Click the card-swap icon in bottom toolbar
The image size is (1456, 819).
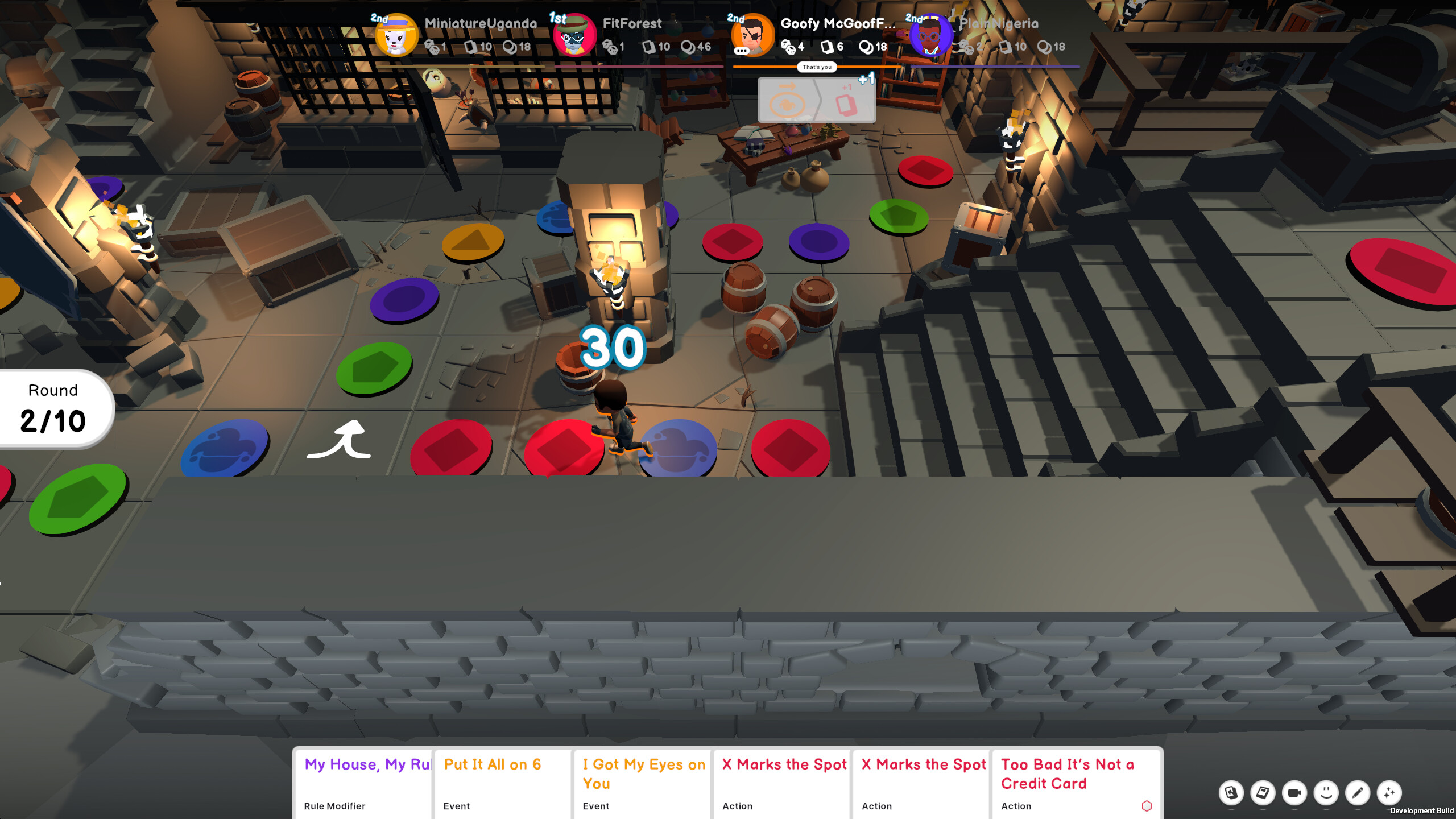[1231, 793]
